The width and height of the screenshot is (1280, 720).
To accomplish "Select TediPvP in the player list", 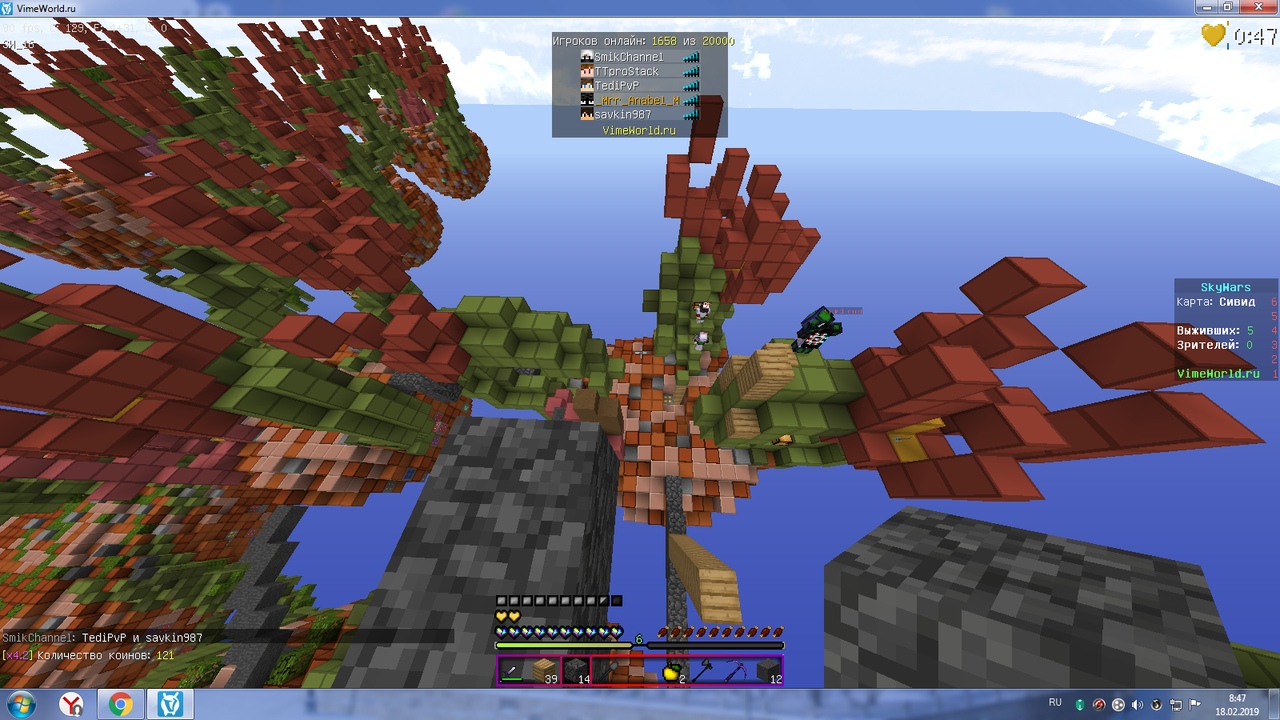I will [x=616, y=86].
